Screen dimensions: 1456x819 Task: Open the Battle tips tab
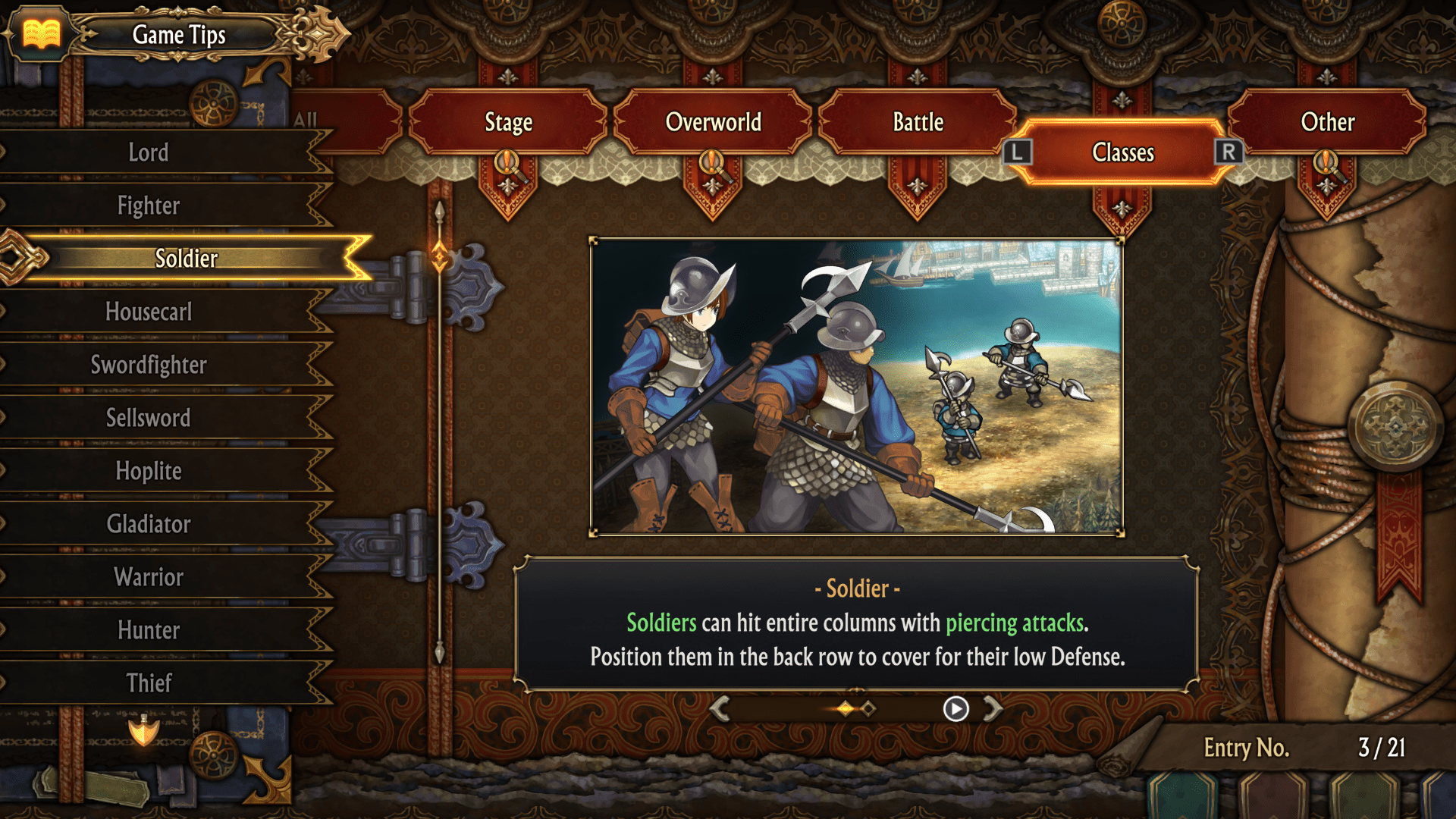coord(918,122)
